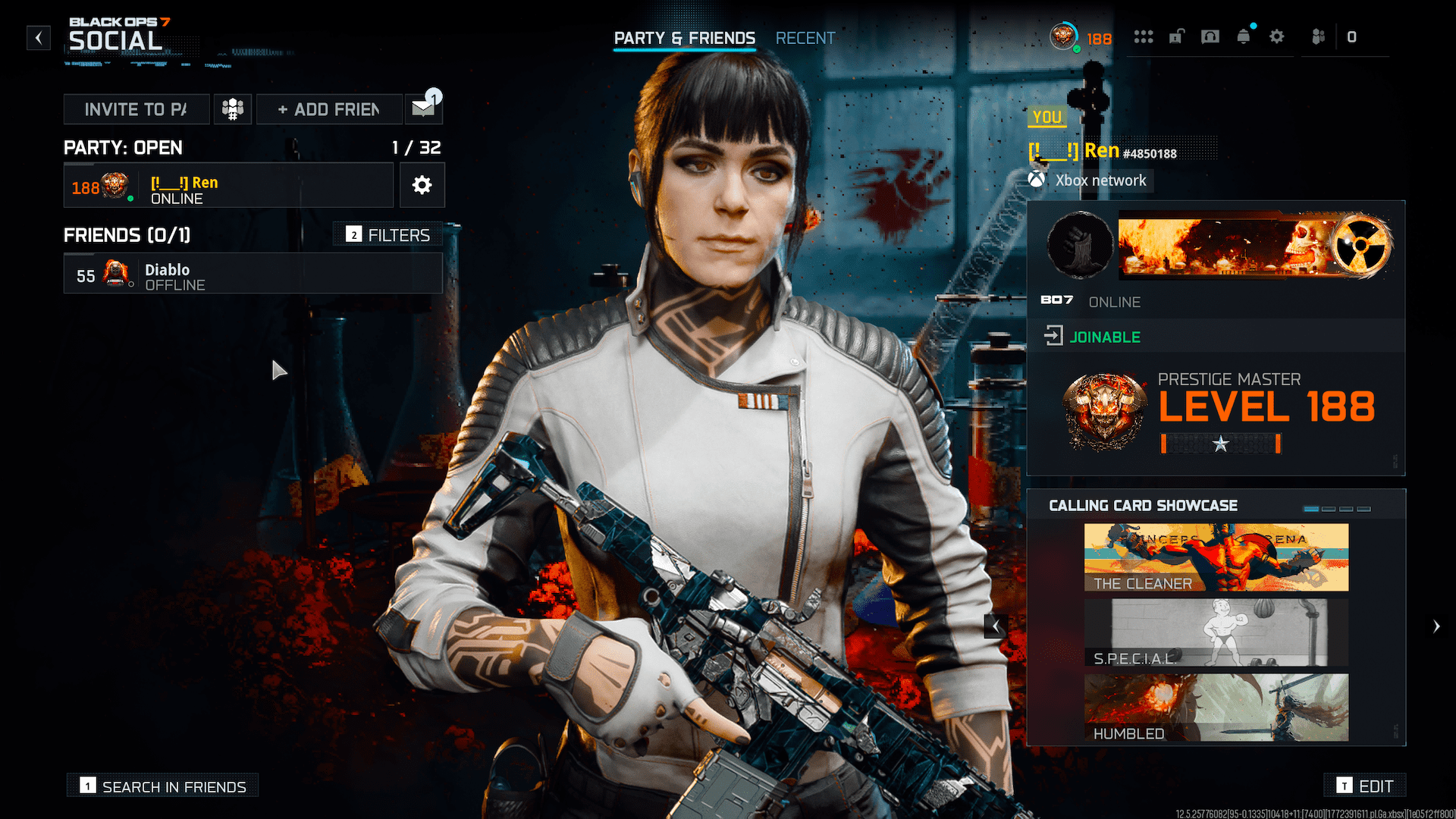Click the right arrow on screen edge

tap(1436, 626)
